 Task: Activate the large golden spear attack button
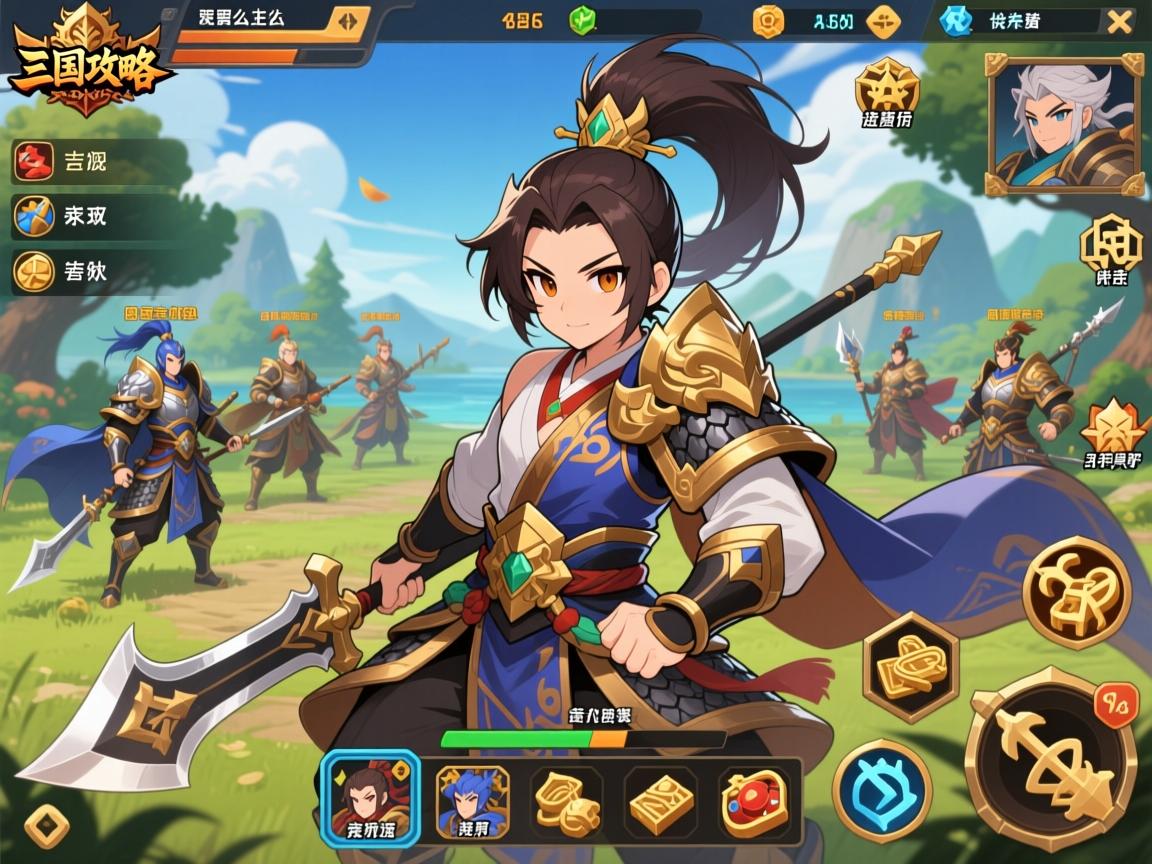(x=1050, y=758)
